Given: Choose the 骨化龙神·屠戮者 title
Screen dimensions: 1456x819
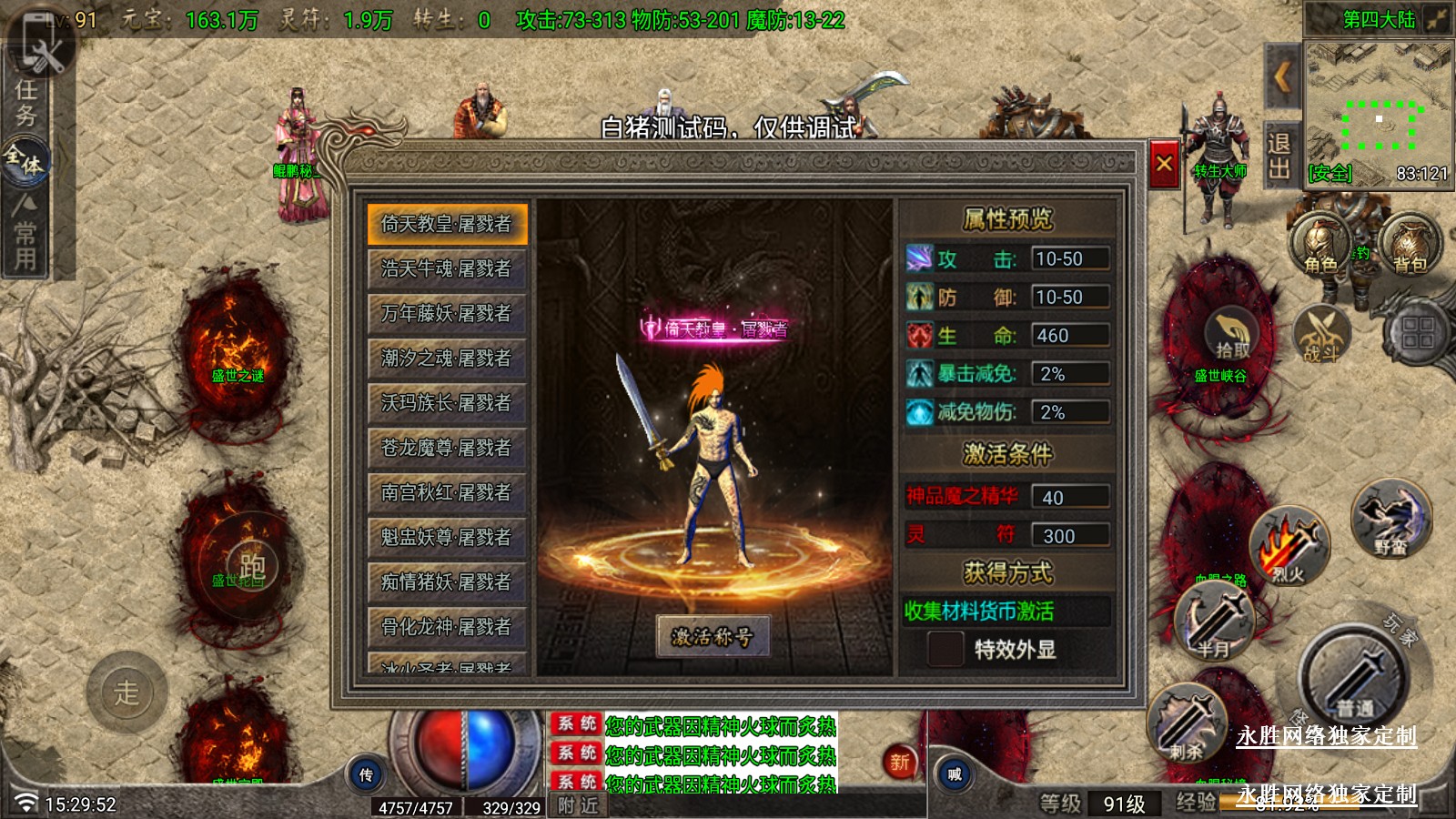Looking at the screenshot, I should (x=447, y=626).
